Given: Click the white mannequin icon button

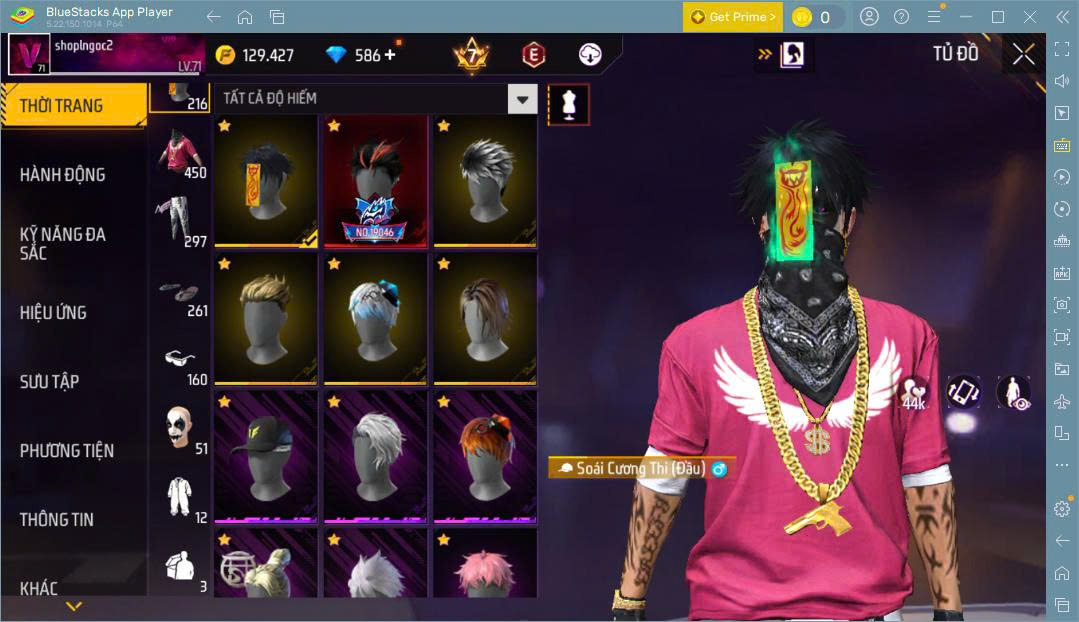Looking at the screenshot, I should click(568, 104).
